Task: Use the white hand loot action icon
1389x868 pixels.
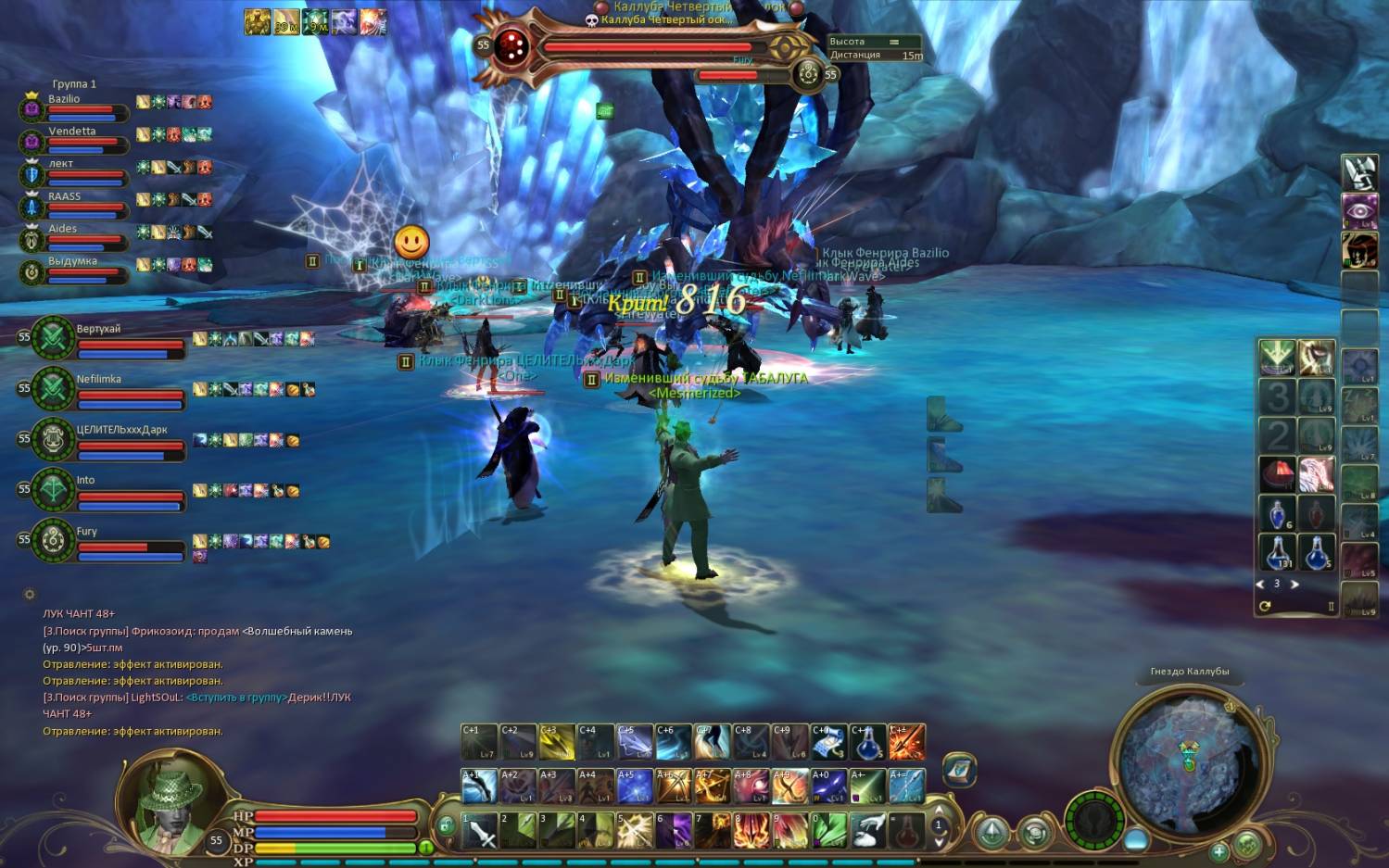Action: coord(868,830)
